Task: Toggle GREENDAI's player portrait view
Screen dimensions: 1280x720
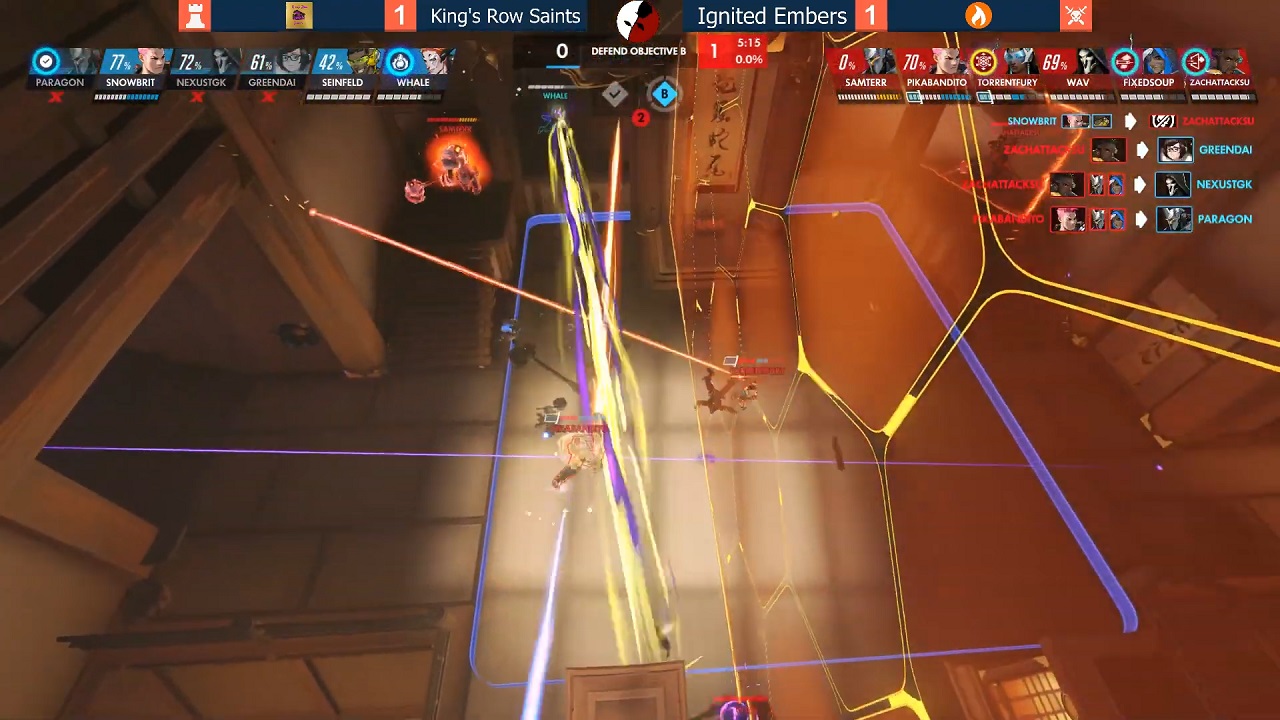Action: (291, 62)
